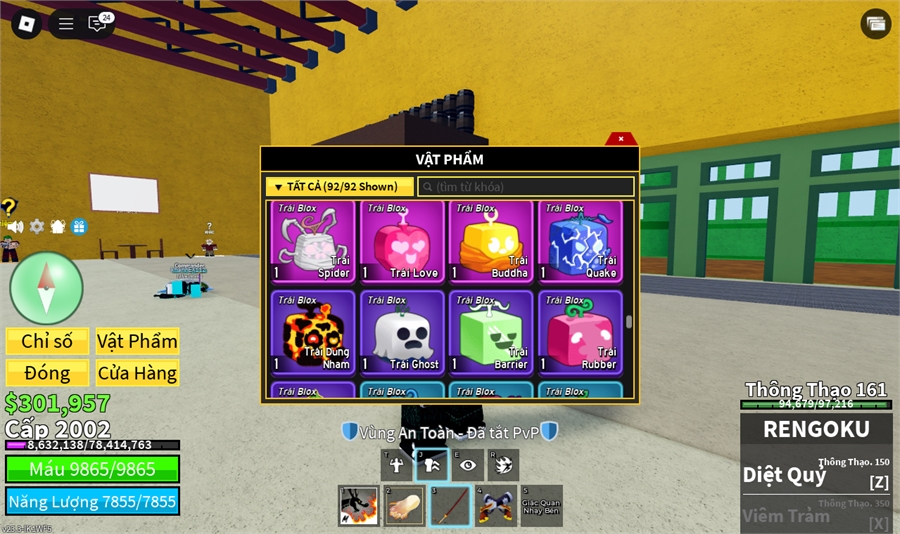Choose the Trái Ghost fruit

click(402, 333)
